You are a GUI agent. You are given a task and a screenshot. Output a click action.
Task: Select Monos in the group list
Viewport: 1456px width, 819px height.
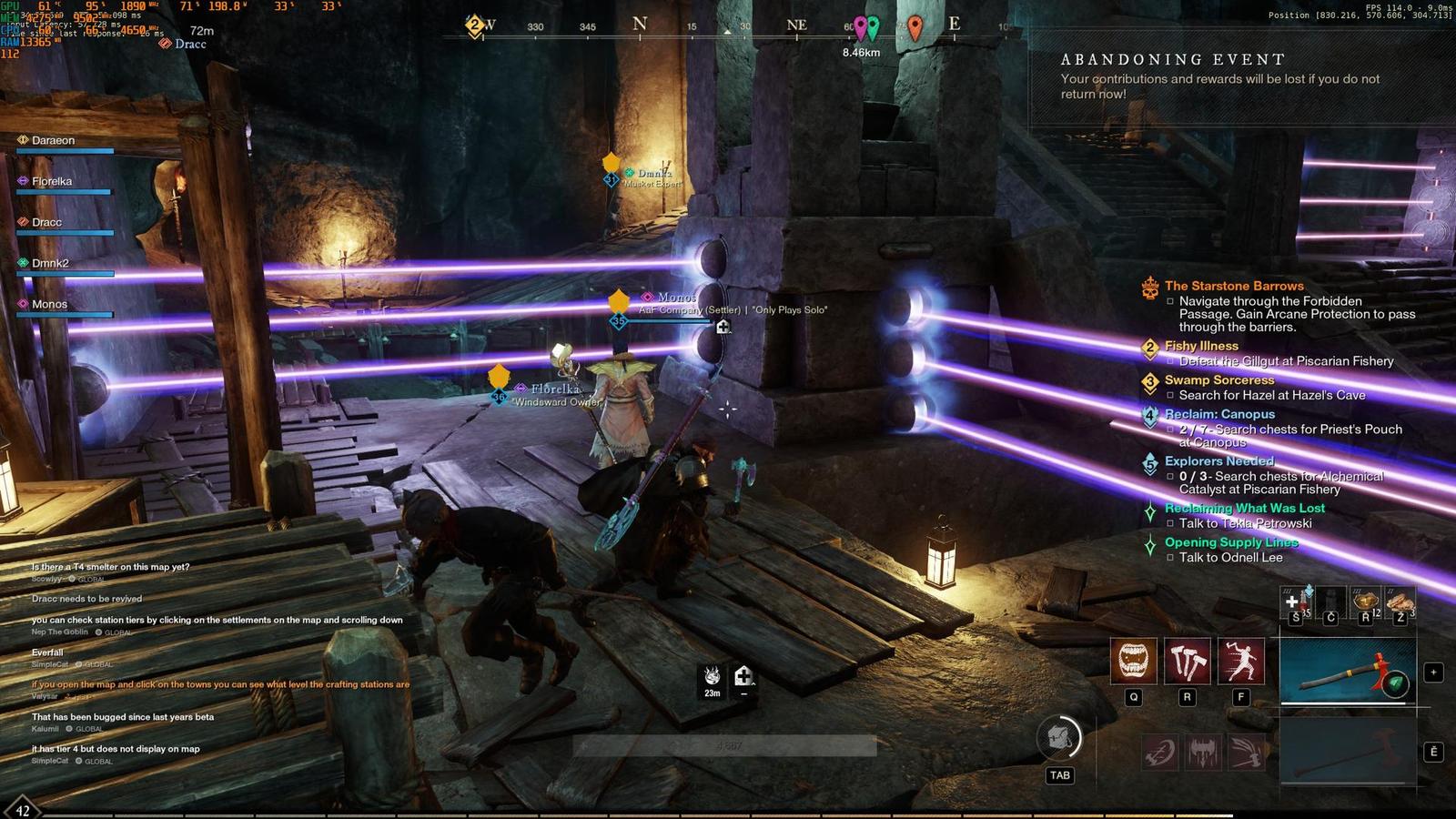click(x=49, y=304)
